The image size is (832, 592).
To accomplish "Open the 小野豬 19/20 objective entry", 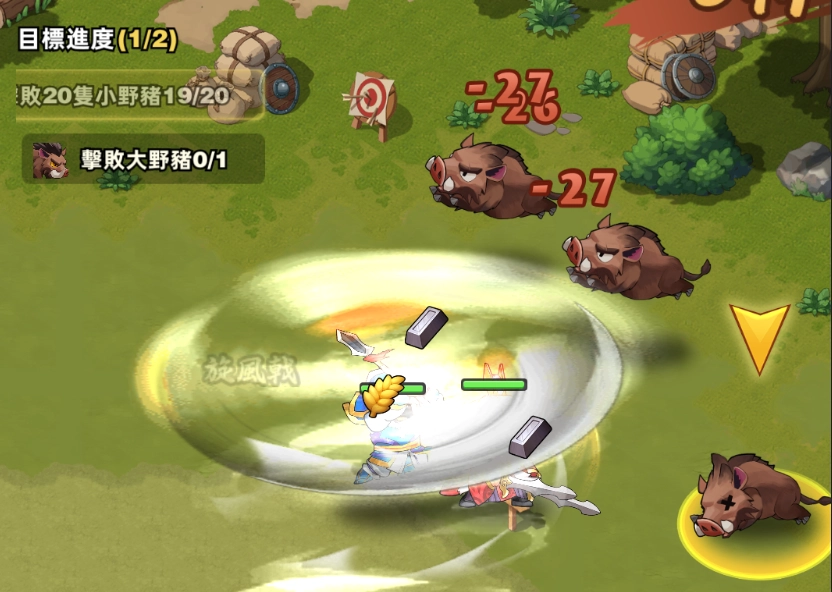I will [x=125, y=96].
